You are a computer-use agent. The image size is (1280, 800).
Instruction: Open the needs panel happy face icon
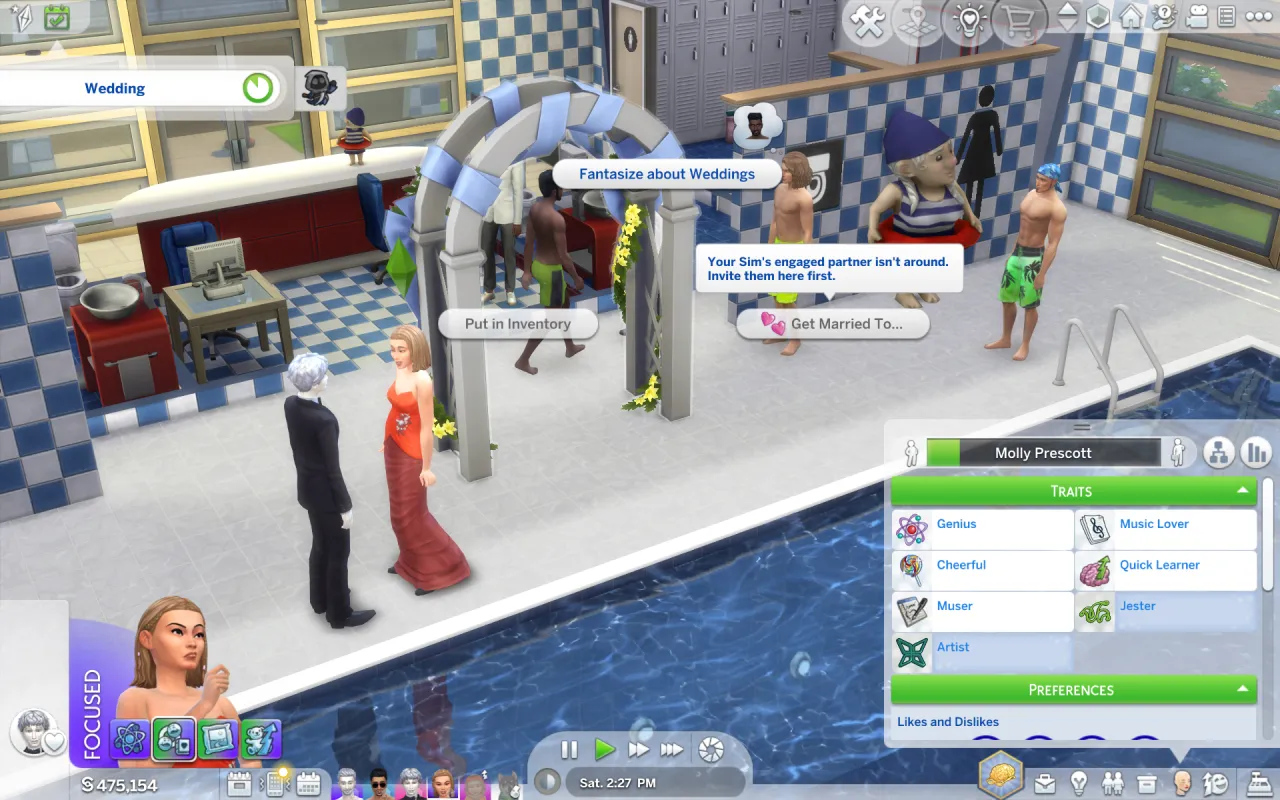(1214, 785)
